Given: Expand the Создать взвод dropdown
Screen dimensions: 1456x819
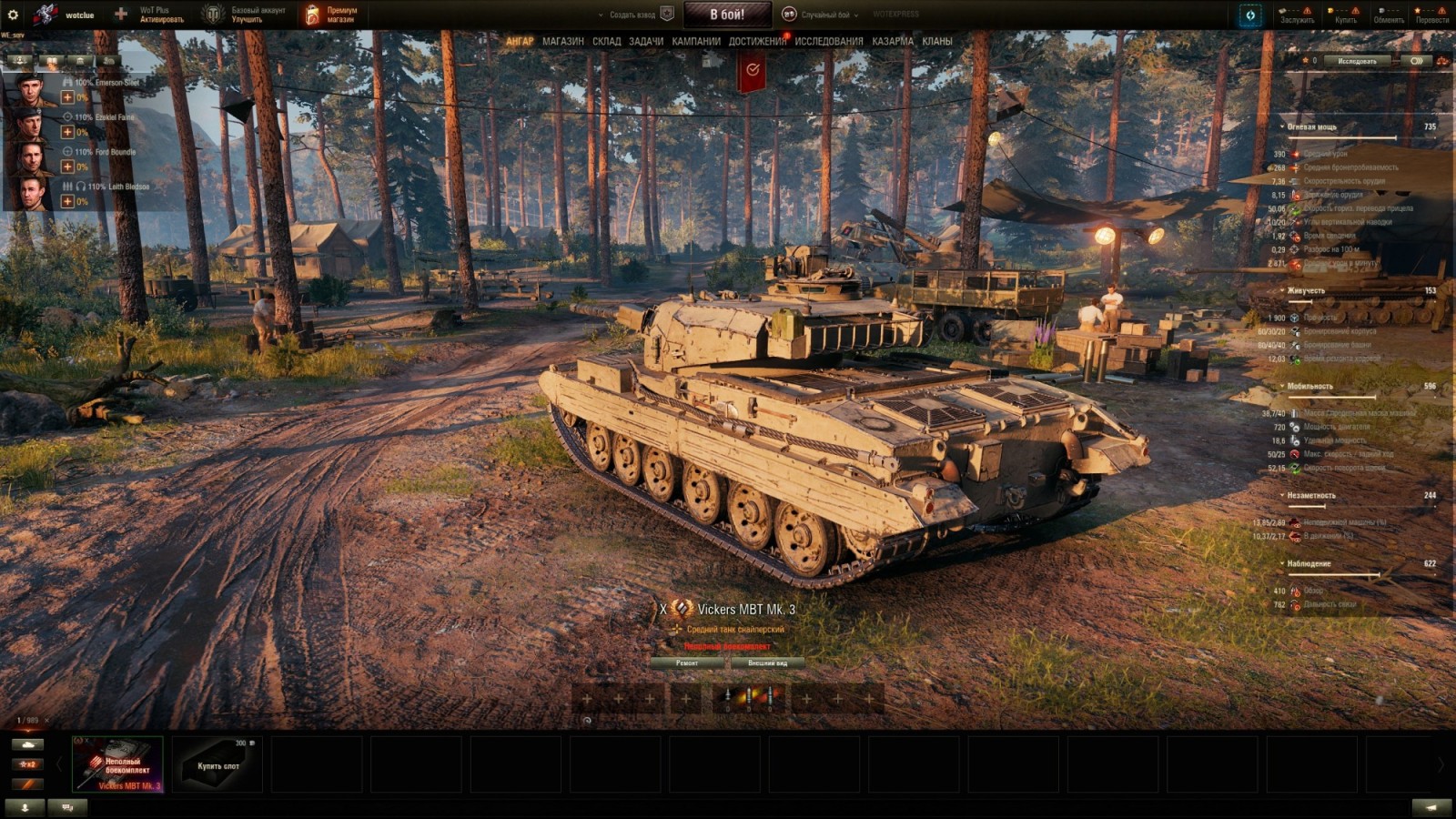Looking at the screenshot, I should click(x=601, y=15).
